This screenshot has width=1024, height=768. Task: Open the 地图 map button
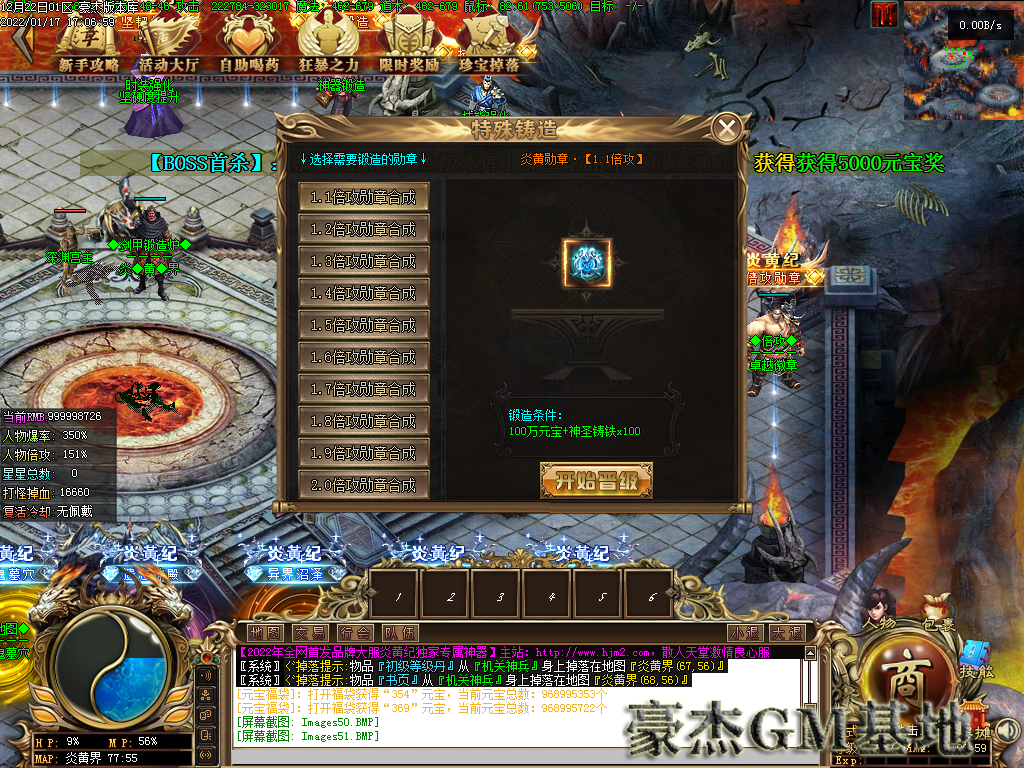click(x=265, y=633)
